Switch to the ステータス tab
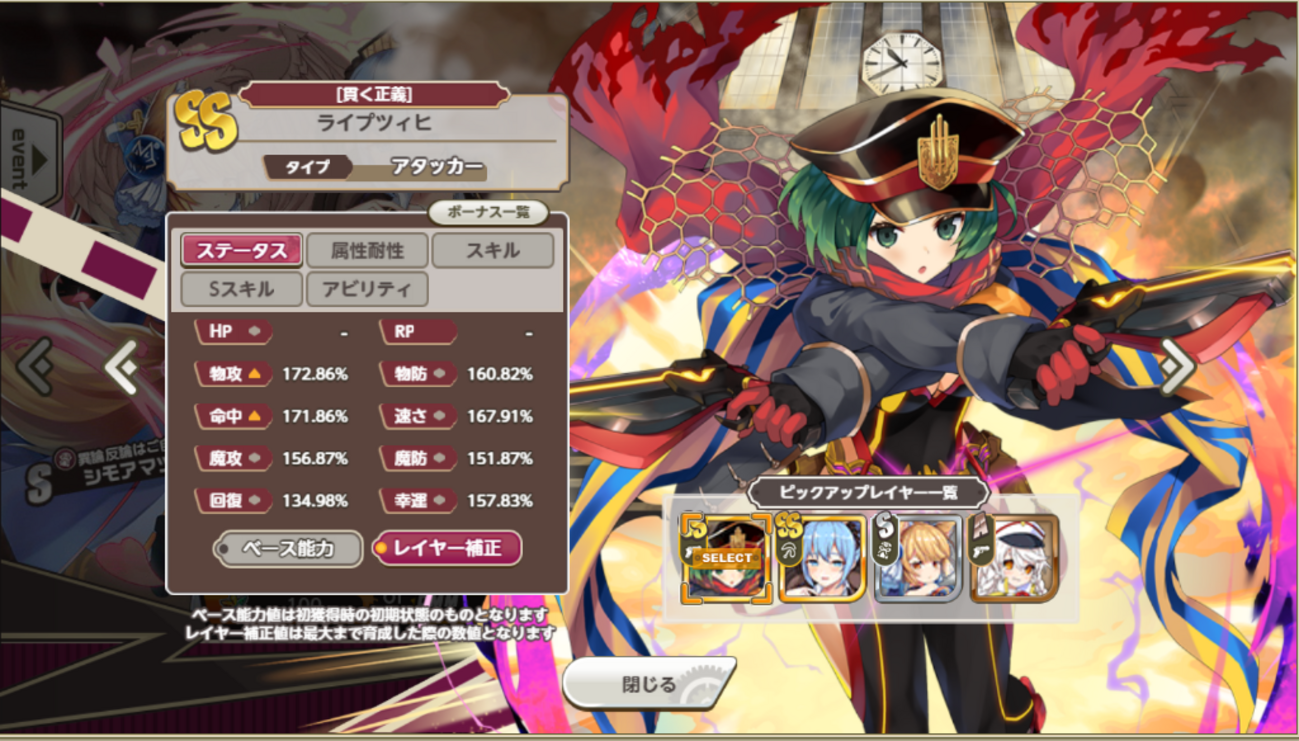This screenshot has width=1299, height=741. (242, 250)
